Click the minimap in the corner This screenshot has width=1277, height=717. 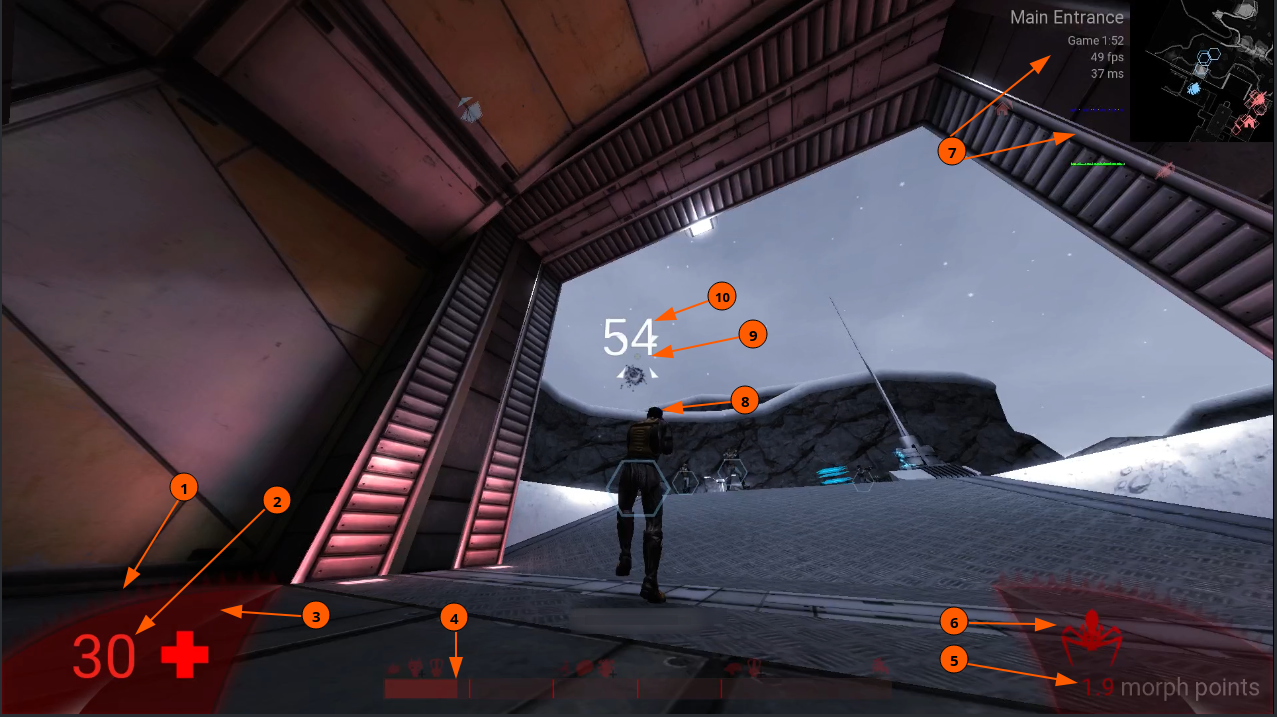click(1203, 71)
